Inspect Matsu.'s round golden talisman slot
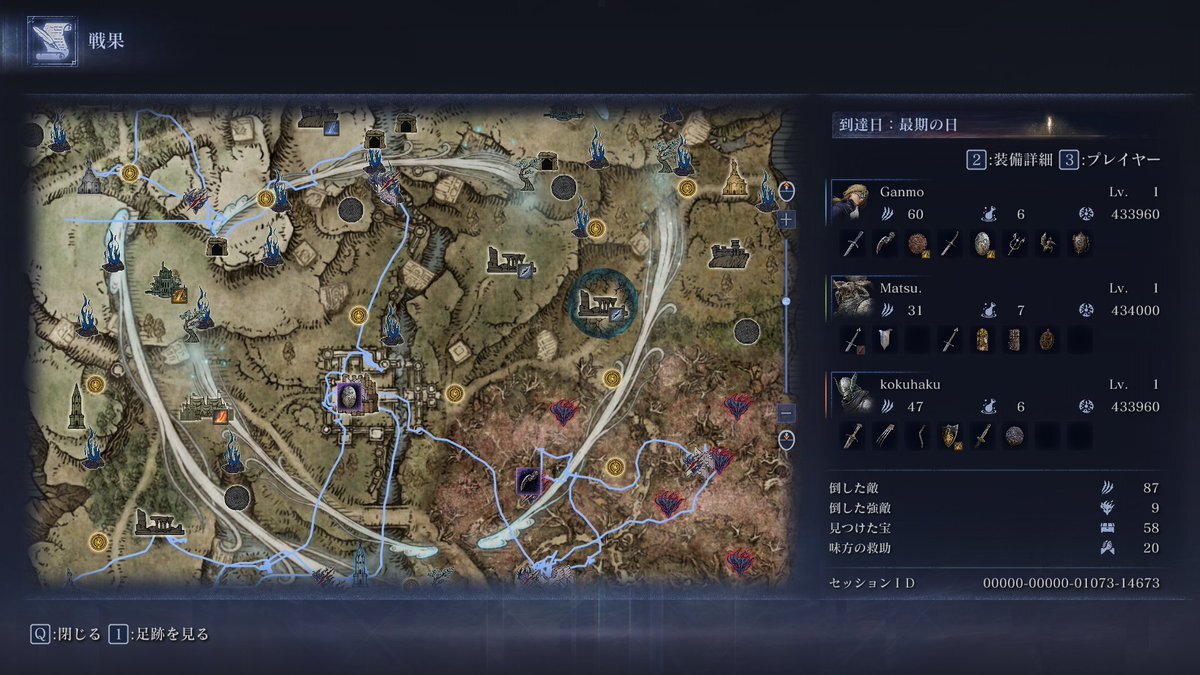Viewport: 1200px width, 675px height. pos(1048,340)
